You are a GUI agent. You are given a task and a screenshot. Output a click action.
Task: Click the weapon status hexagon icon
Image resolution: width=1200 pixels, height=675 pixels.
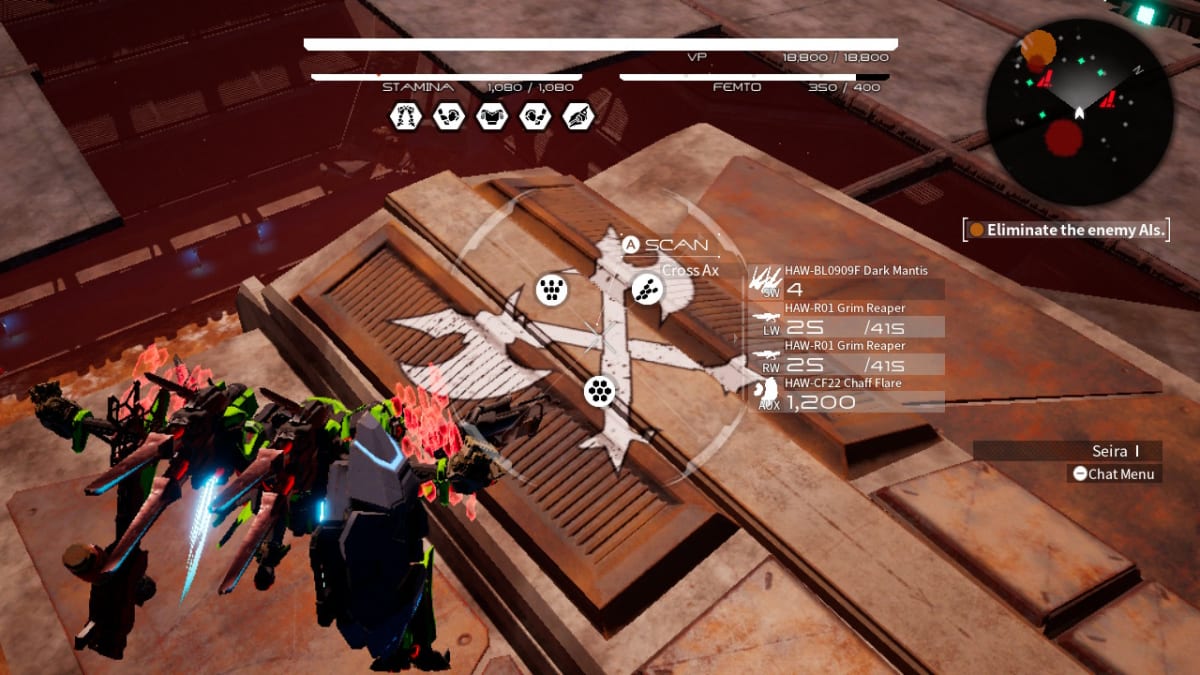coord(578,117)
